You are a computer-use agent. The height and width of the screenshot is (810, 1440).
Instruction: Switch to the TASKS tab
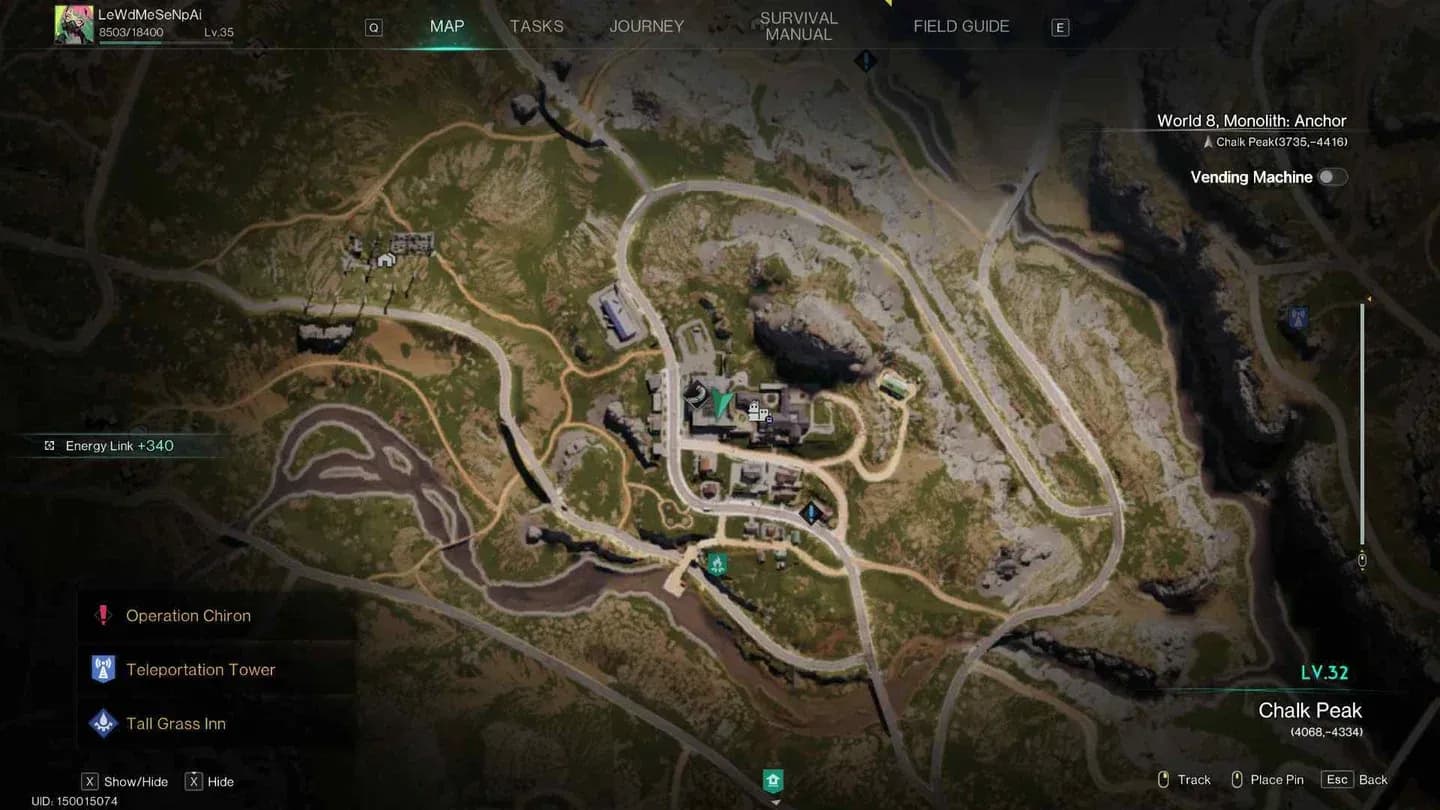point(536,26)
